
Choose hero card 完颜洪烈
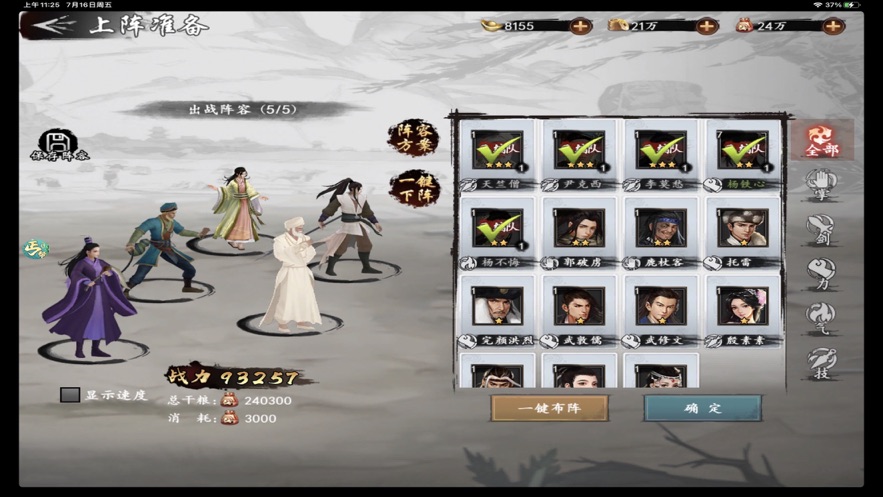pos(497,307)
